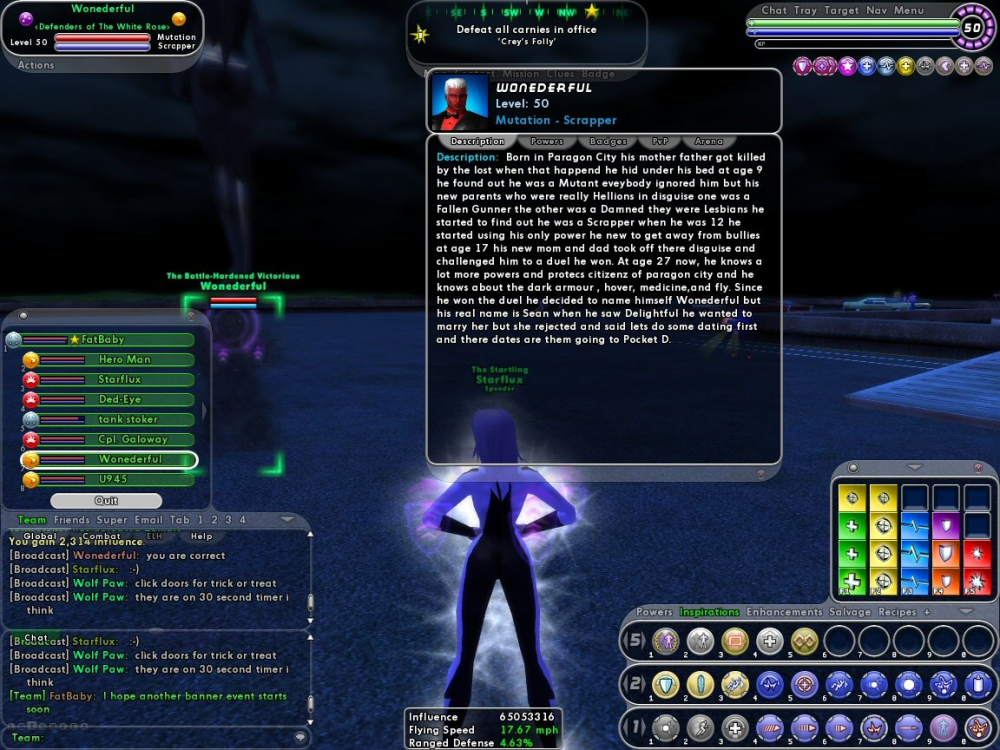Switch to the Friends tab
Image resolution: width=1000 pixels, height=750 pixels.
click(72, 520)
